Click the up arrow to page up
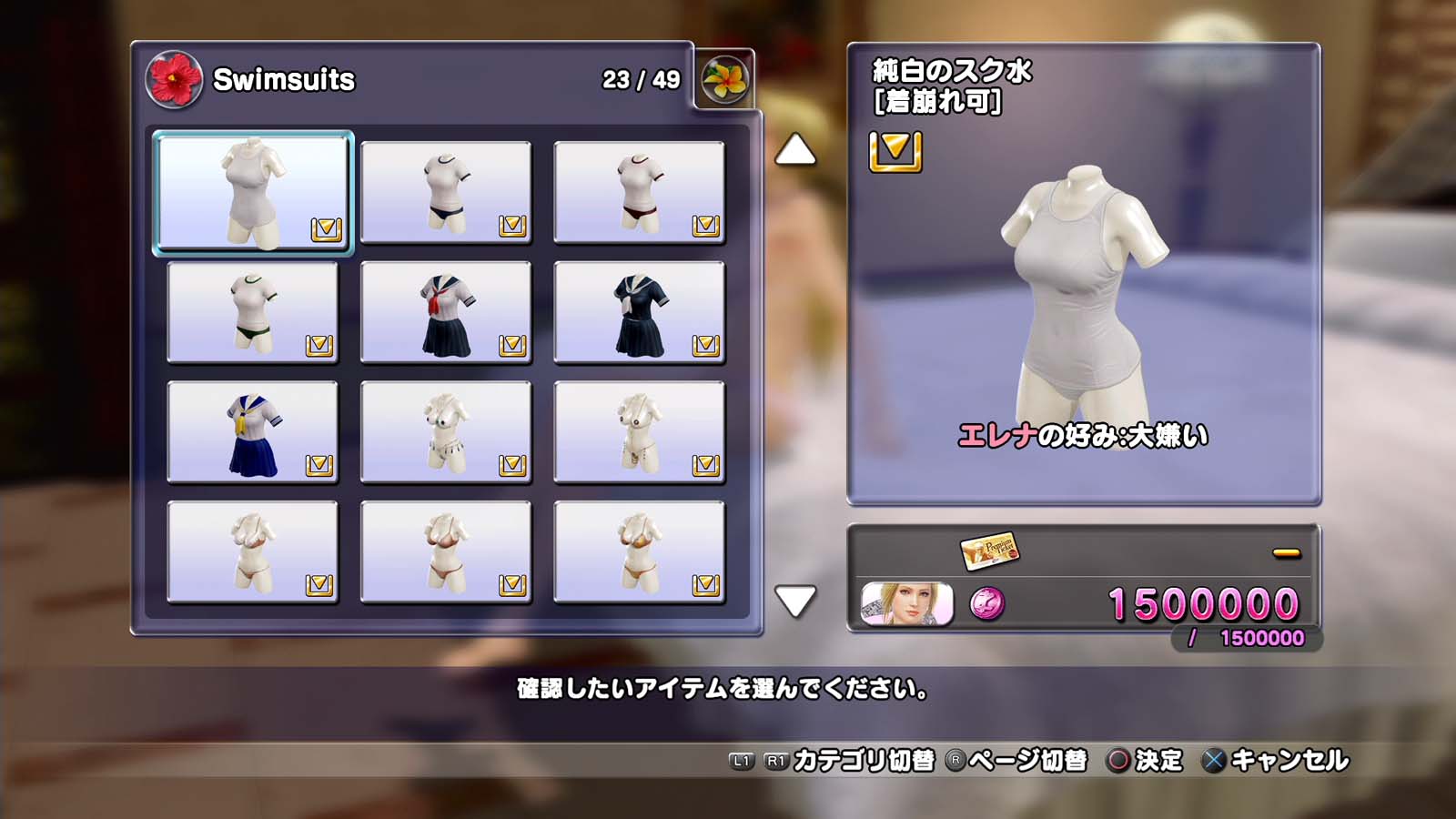Viewport: 1456px width, 819px height. pyautogui.click(x=794, y=150)
